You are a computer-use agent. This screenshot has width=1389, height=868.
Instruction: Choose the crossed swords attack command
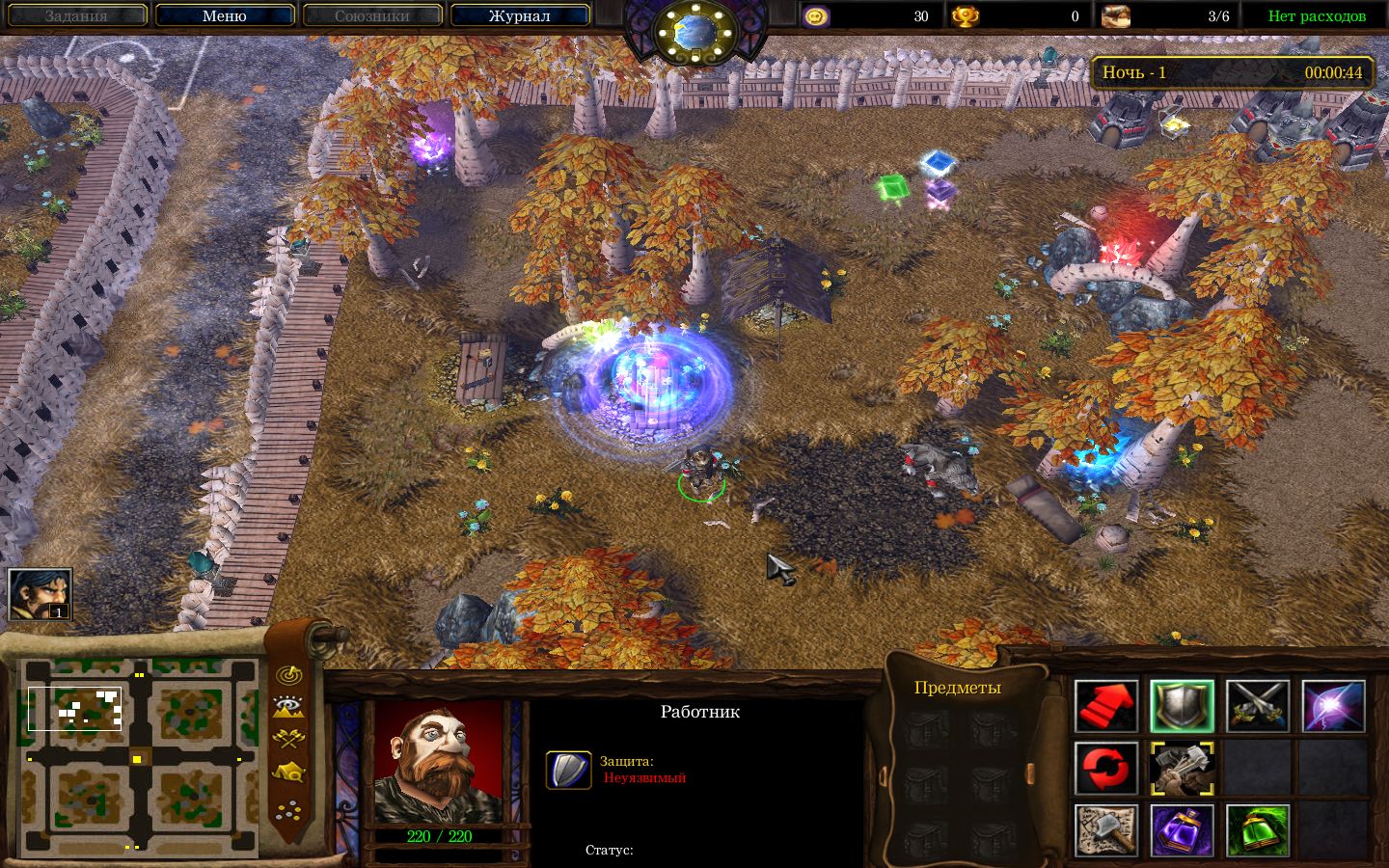pos(1258,707)
